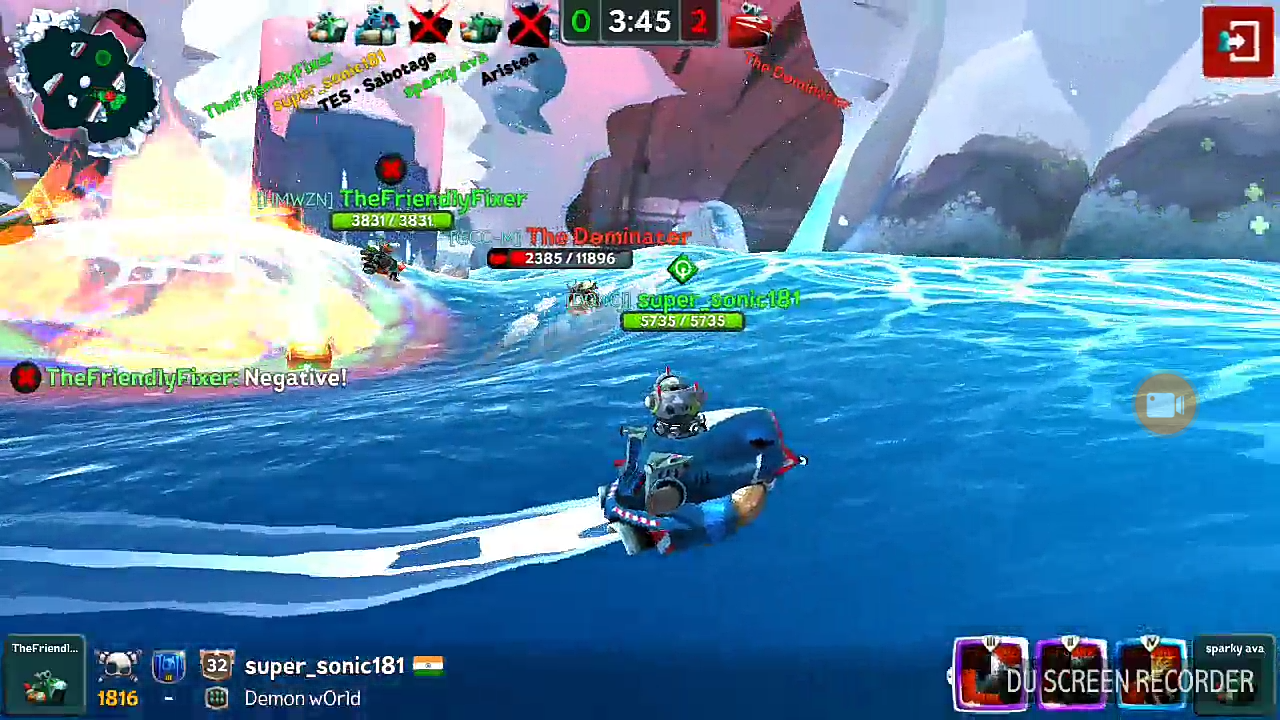Select super_sonic181's blue ship icon in top roster
Screen dimensions: 1280x720
tap(378, 24)
